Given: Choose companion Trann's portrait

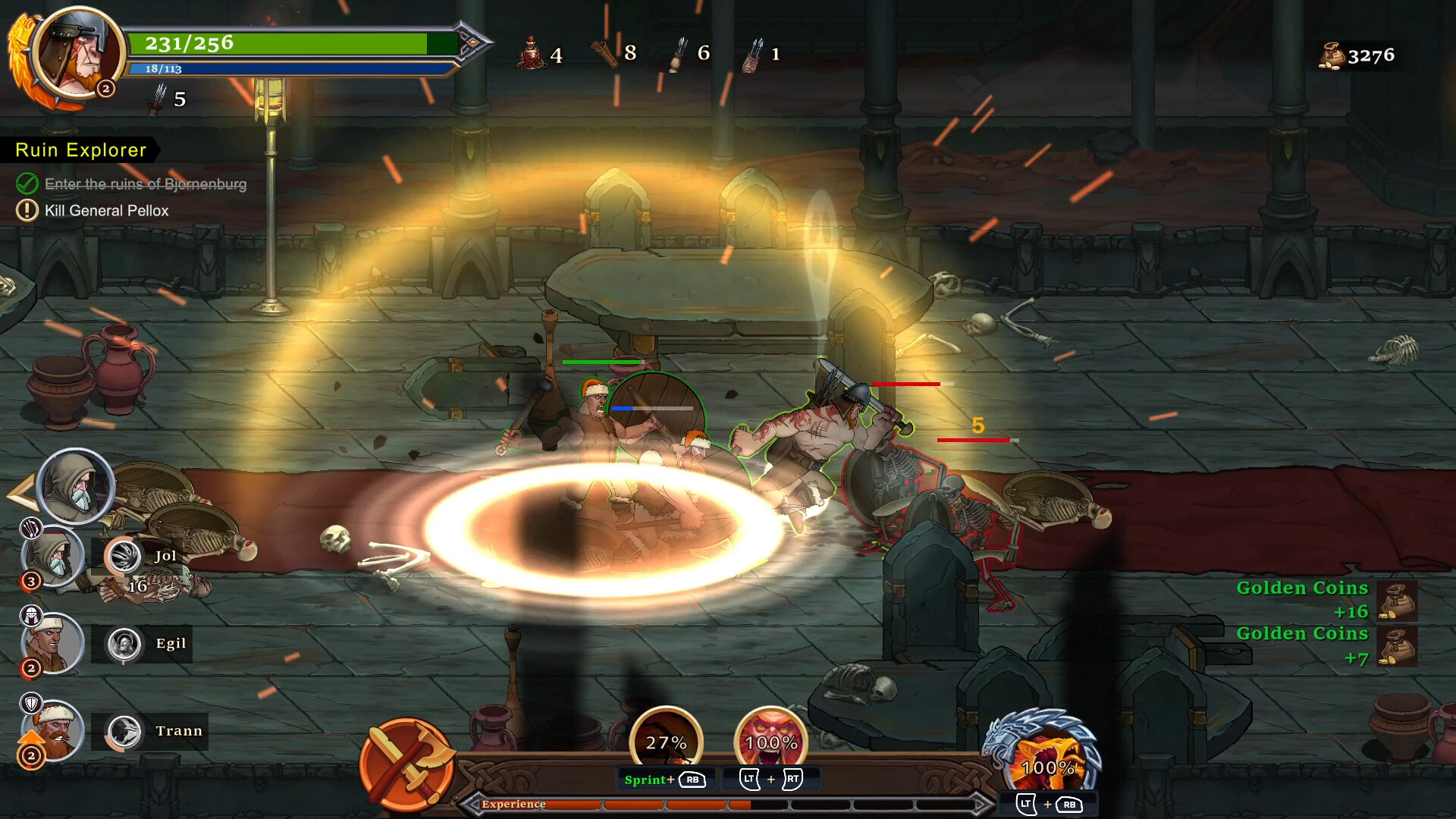Looking at the screenshot, I should [52, 732].
